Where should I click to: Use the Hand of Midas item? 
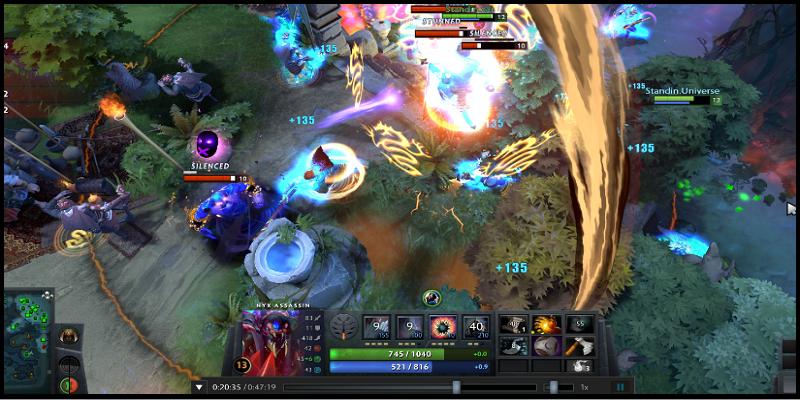546,324
